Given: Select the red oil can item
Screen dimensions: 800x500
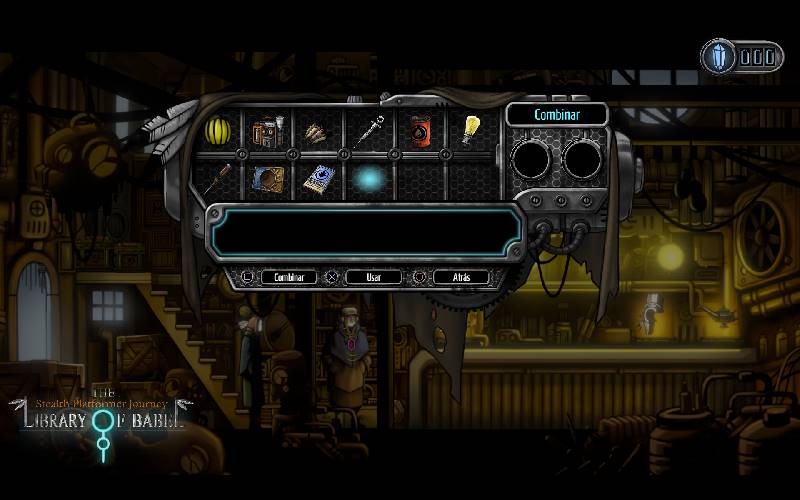Looking at the screenshot, I should click(x=419, y=130).
